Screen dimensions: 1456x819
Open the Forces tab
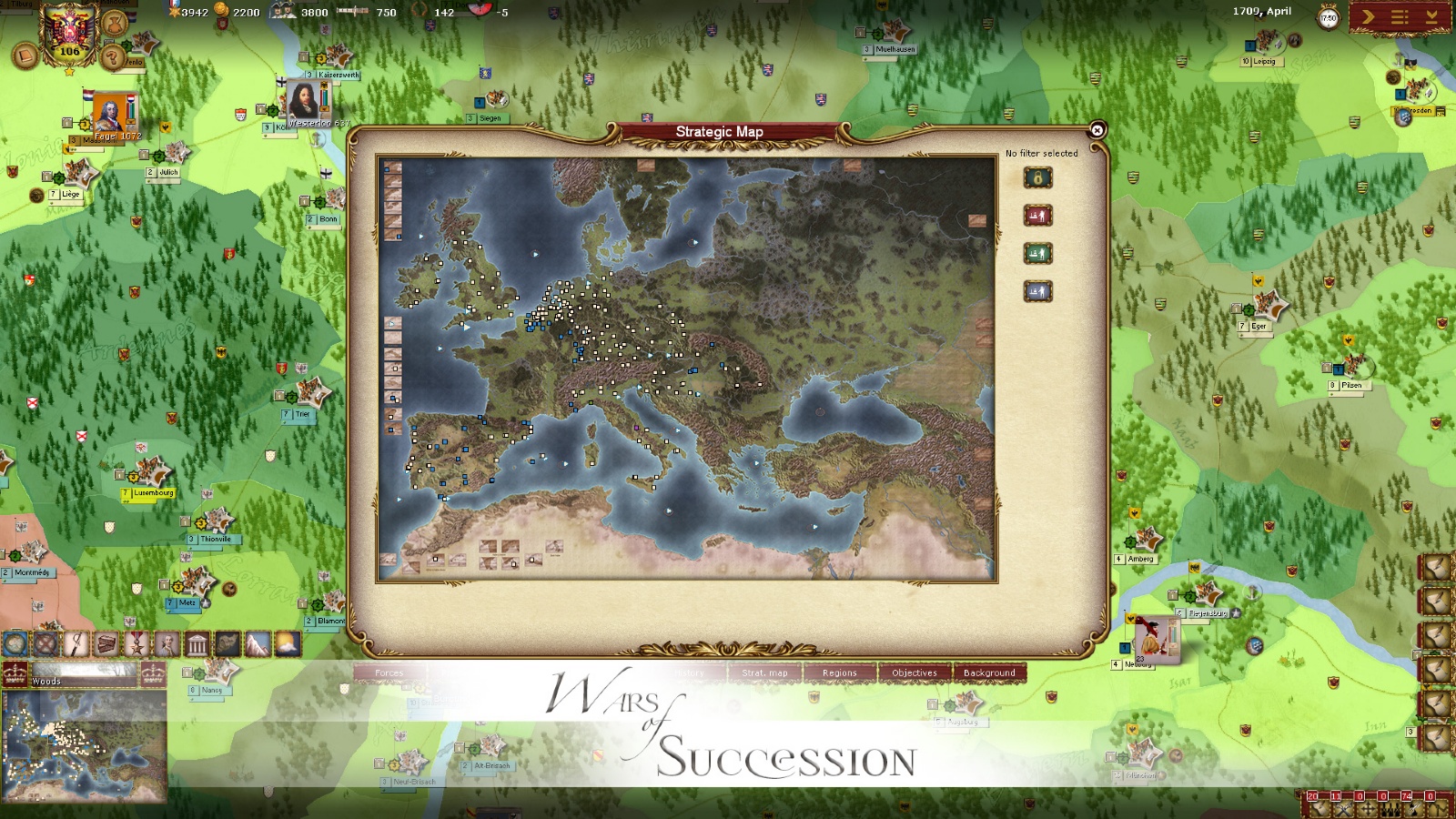point(389,672)
